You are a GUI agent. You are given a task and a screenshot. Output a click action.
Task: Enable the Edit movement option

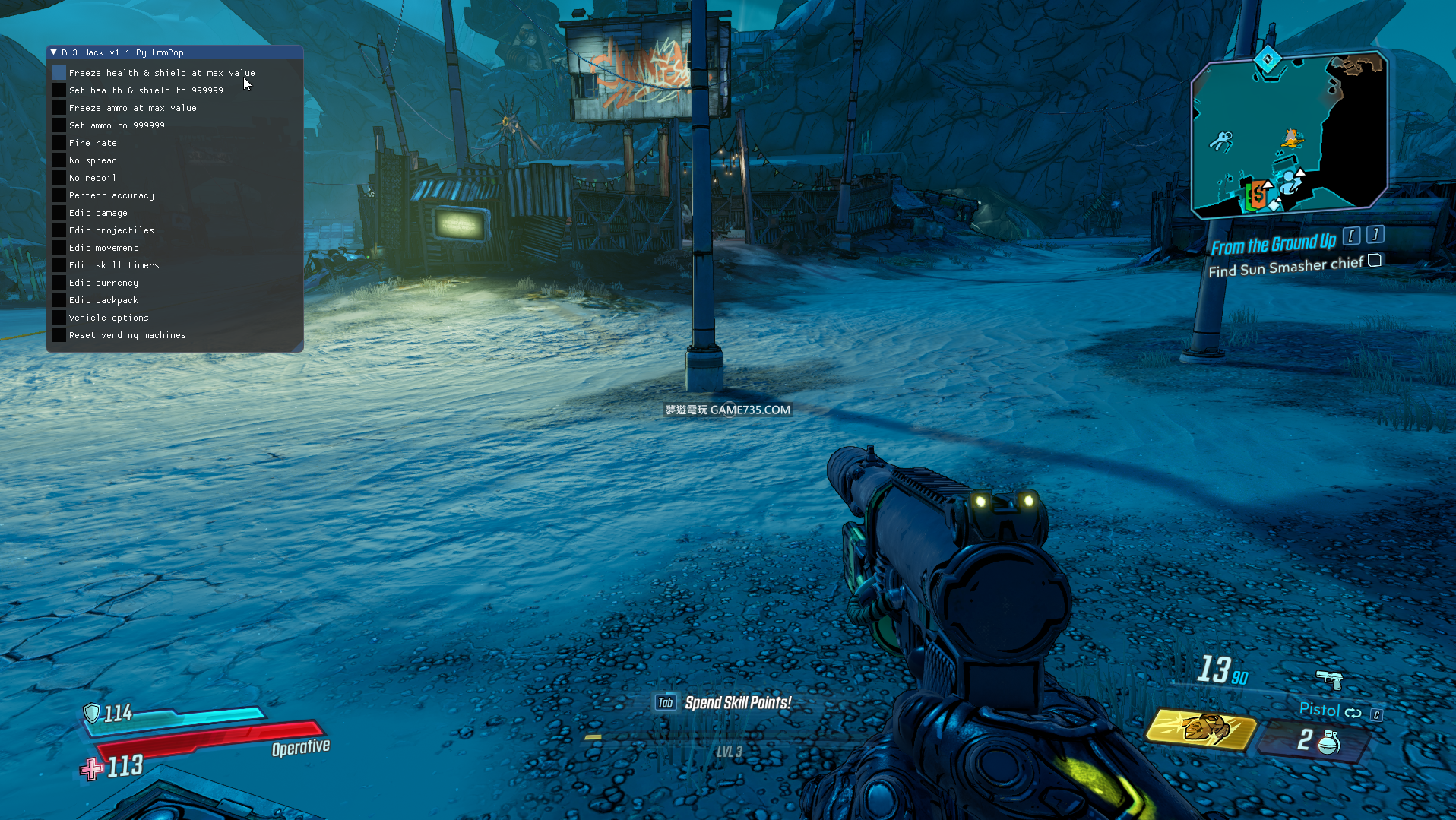click(59, 248)
